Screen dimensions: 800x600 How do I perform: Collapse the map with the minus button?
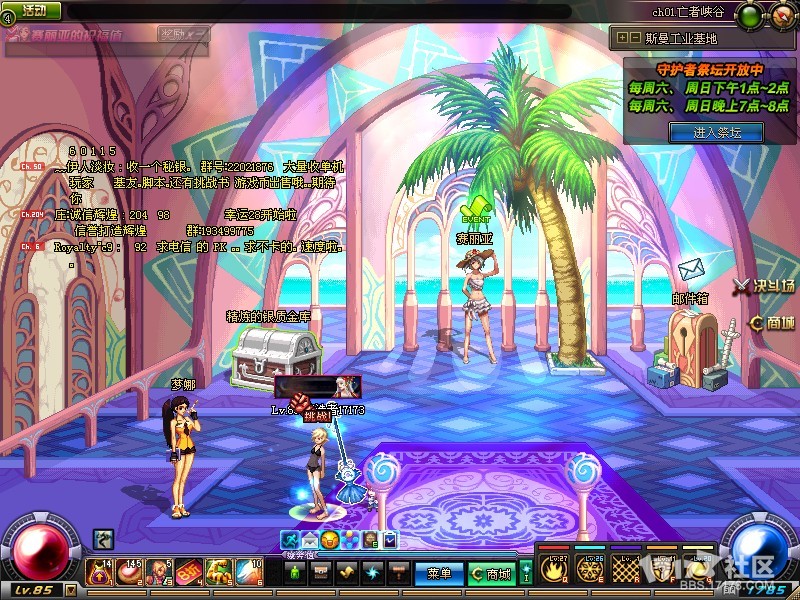pos(636,37)
